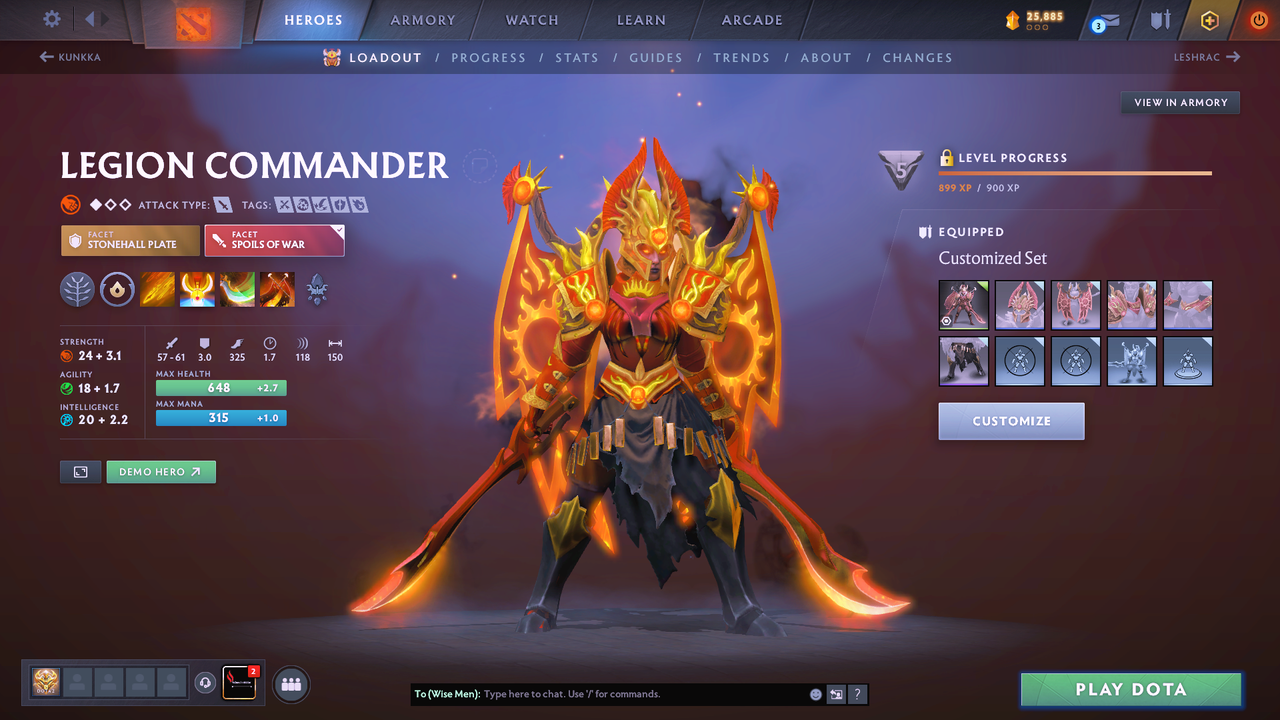Open the armory shield and sword icon

click(x=1161, y=20)
